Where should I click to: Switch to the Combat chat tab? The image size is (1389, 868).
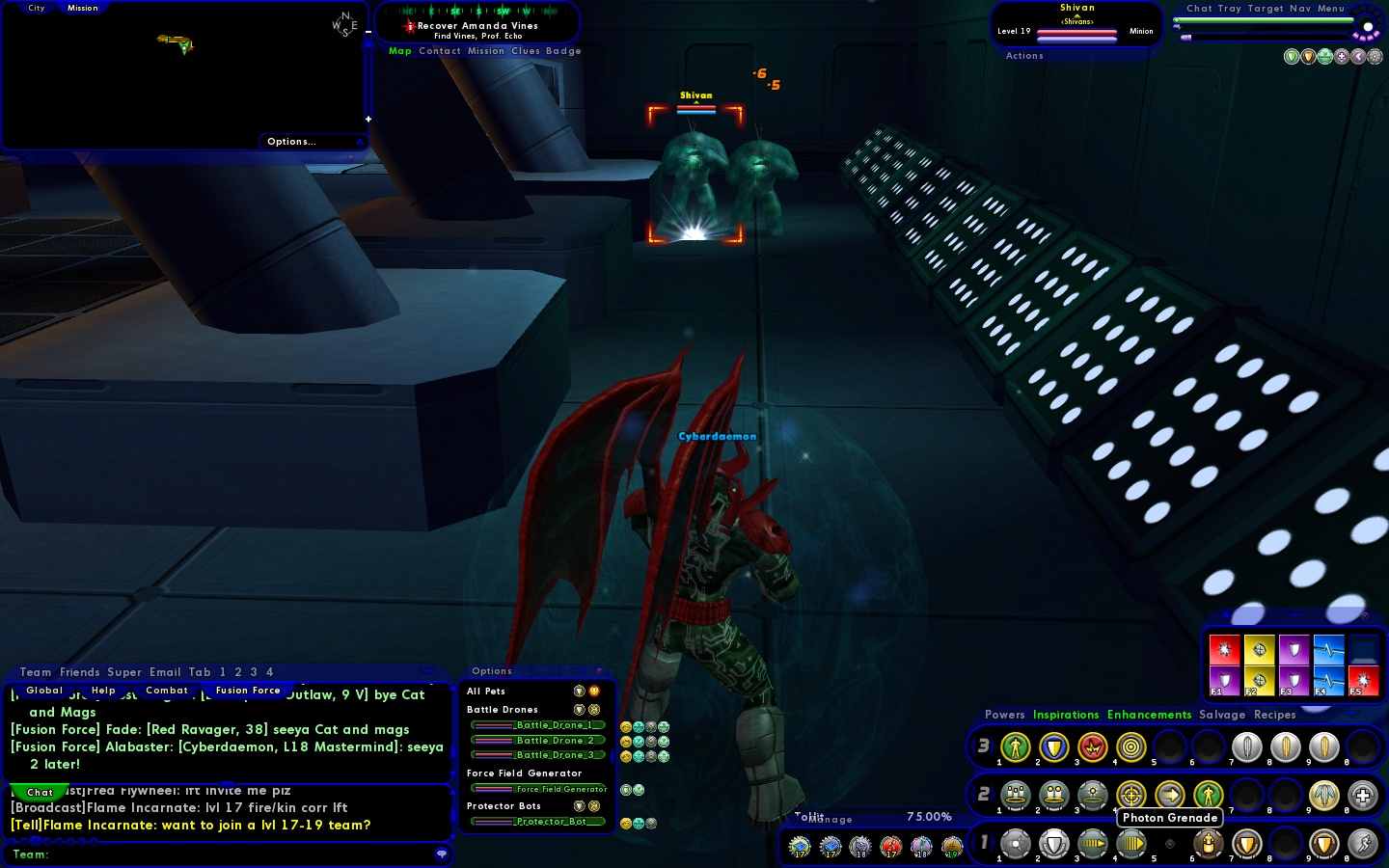(x=167, y=691)
